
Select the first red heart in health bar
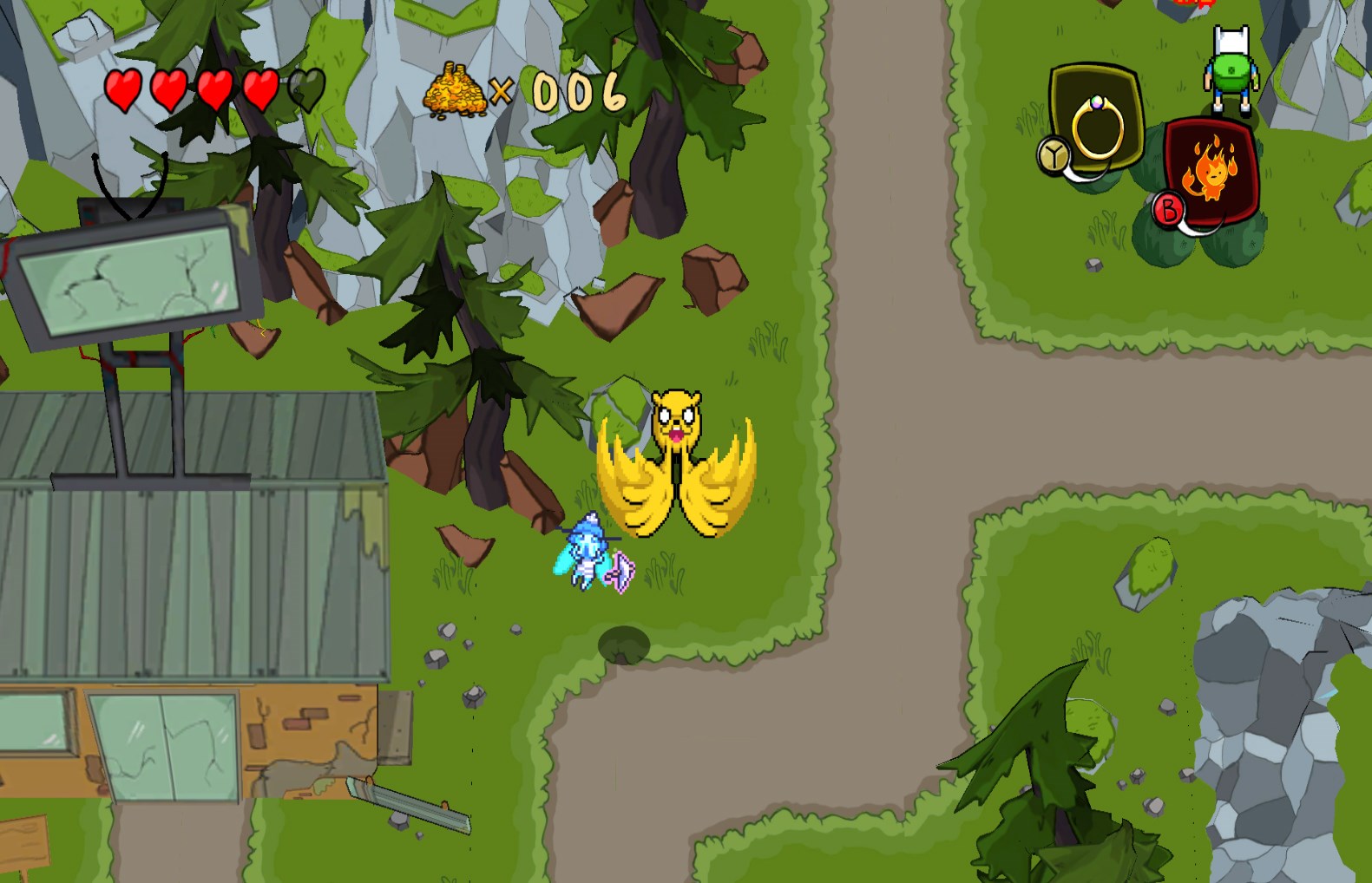pos(123,89)
